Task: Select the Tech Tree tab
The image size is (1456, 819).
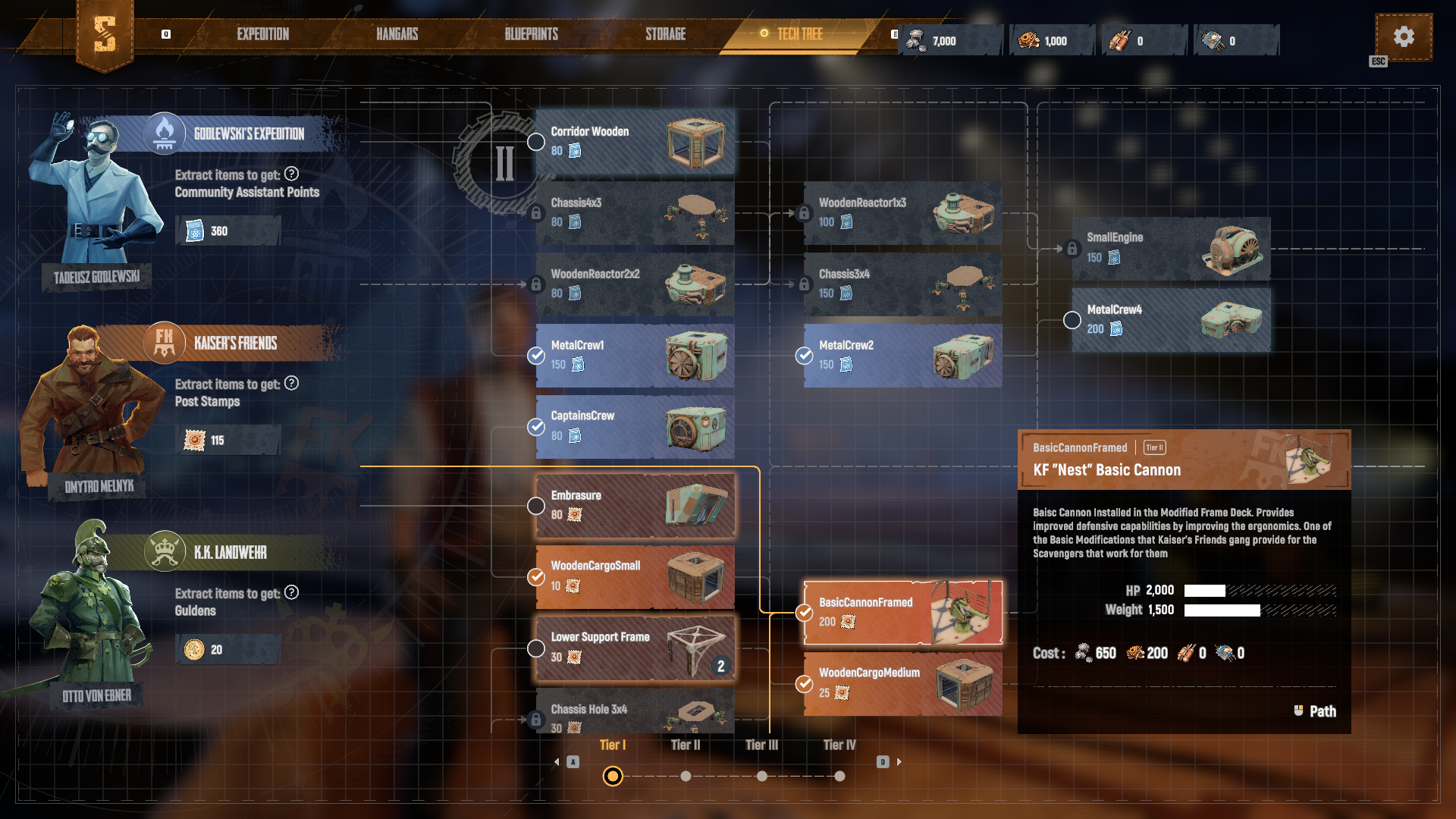Action: [x=799, y=34]
